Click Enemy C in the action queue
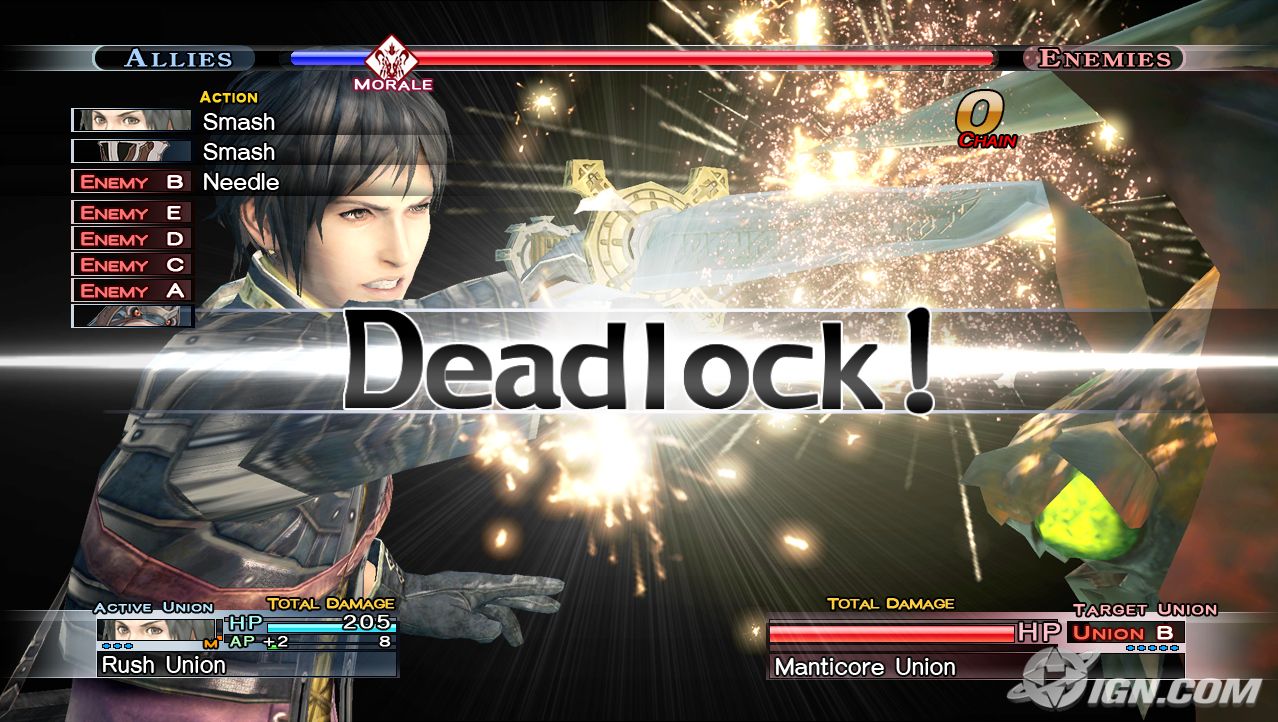Screen dimensions: 1278x722 pos(132,265)
